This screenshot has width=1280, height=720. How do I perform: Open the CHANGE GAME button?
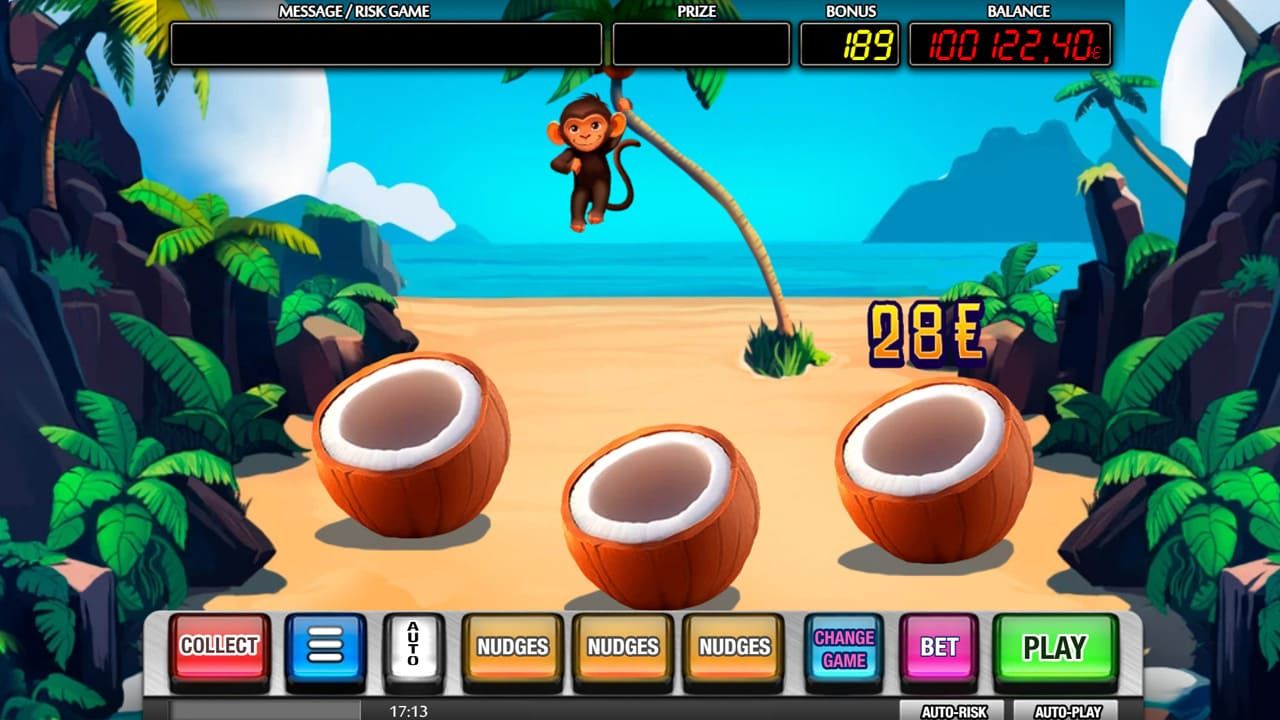pos(843,647)
